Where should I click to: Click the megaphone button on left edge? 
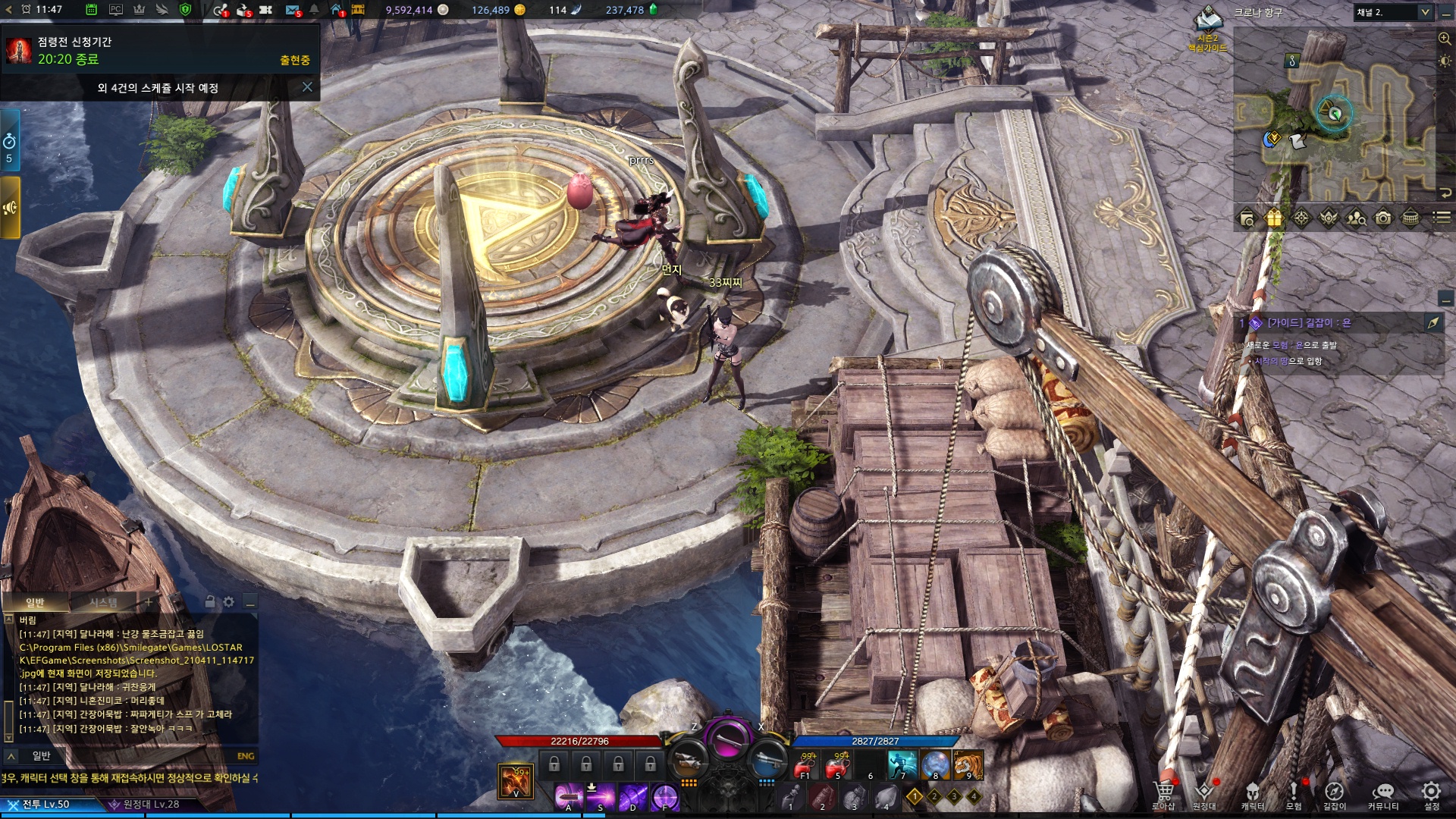point(10,208)
